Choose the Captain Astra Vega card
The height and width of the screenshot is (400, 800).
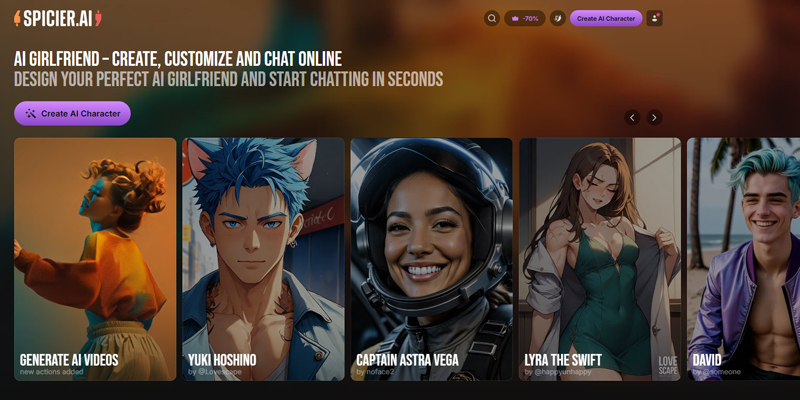[431, 259]
